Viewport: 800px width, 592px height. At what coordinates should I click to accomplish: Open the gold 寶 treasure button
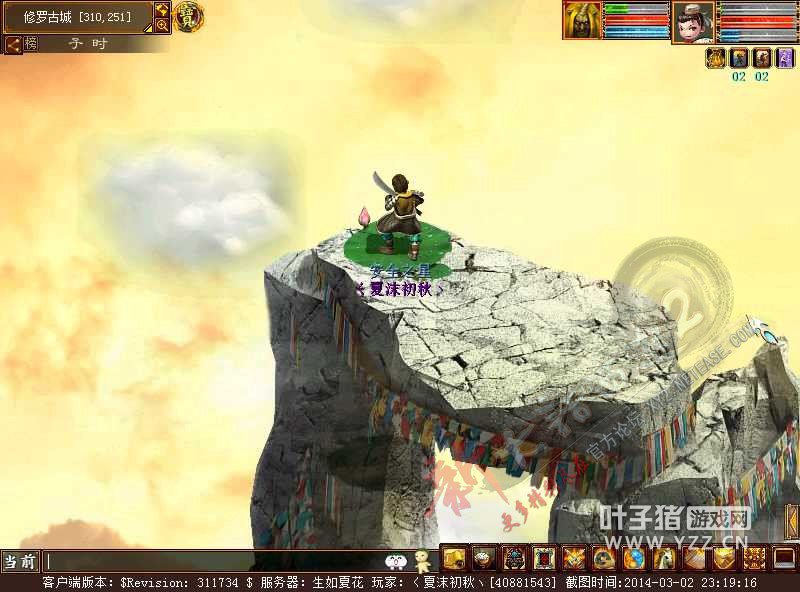(188, 17)
